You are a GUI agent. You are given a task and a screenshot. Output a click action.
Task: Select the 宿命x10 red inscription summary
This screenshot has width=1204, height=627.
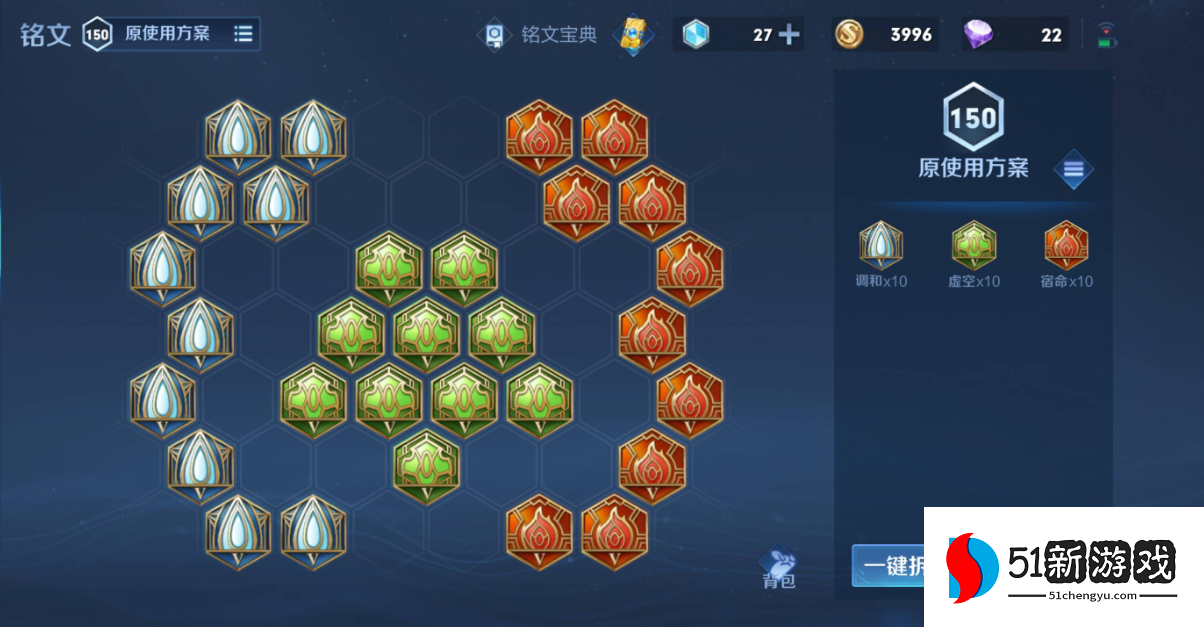[1066, 255]
